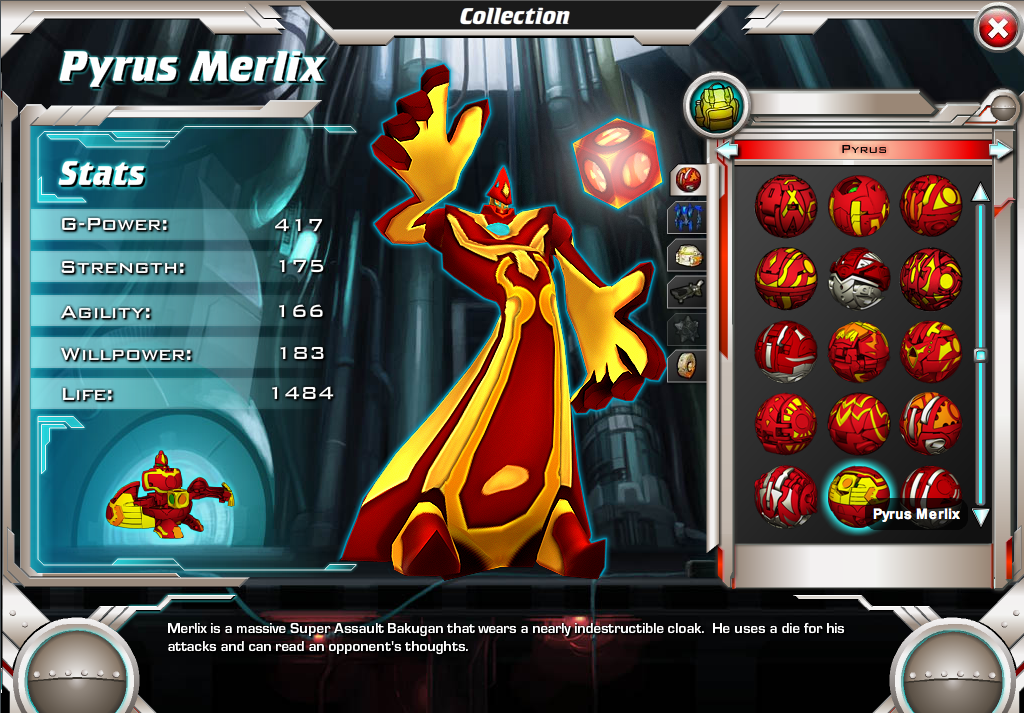Select the highlighted Pyrus Merlix ball
Screen dimensions: 1024x713
click(858, 494)
